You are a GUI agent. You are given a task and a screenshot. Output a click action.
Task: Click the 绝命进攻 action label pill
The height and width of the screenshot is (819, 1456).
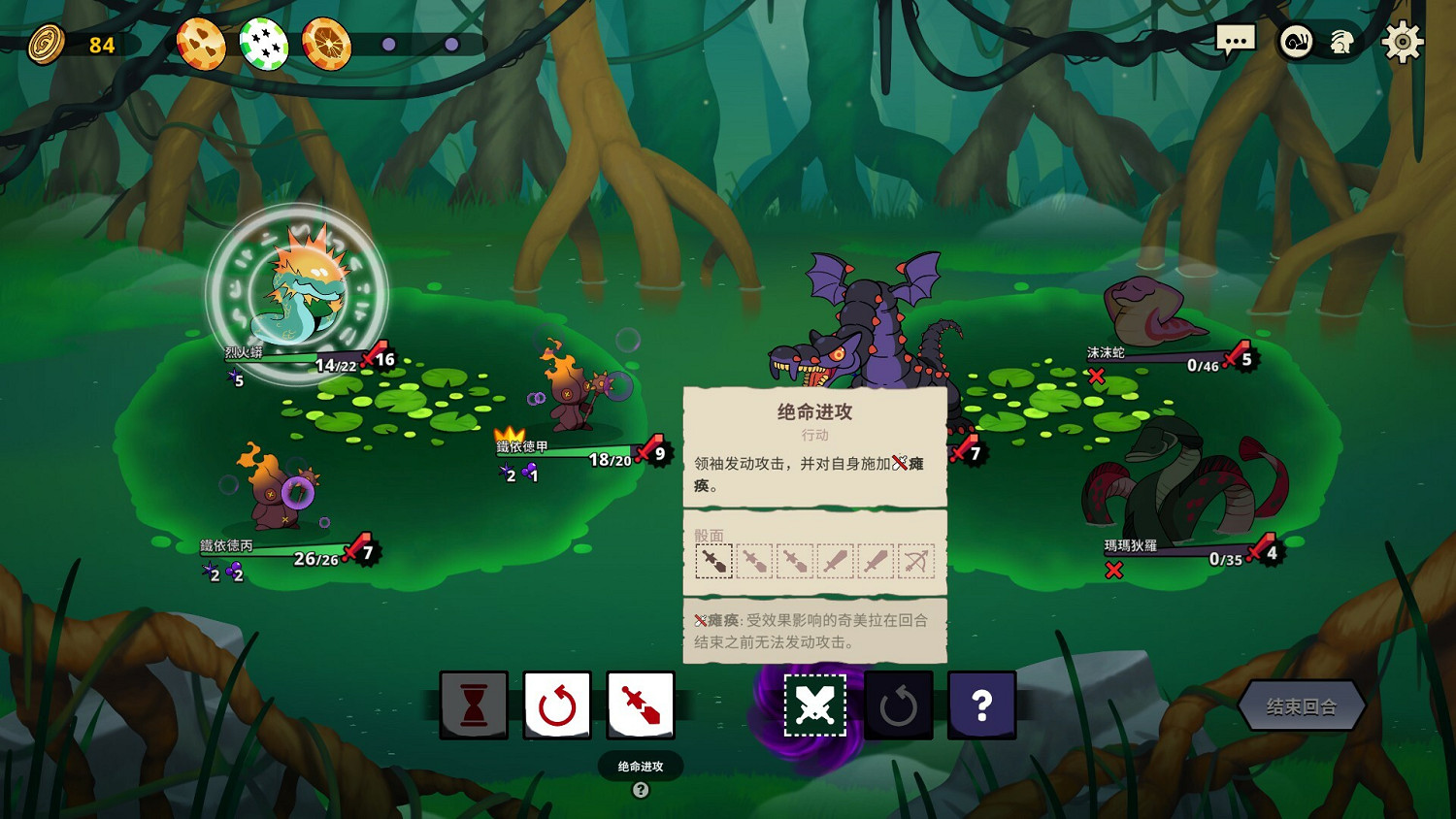click(x=640, y=766)
